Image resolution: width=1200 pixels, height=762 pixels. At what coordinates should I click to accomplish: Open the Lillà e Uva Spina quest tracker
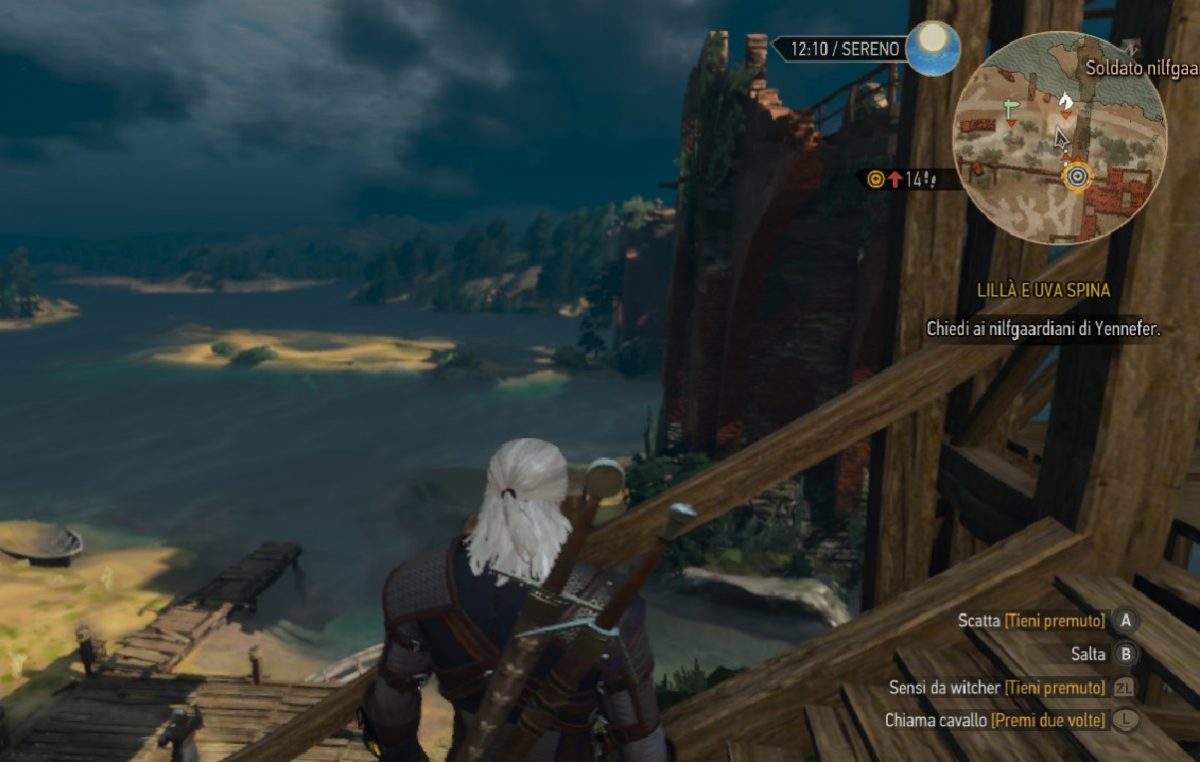point(1044,291)
